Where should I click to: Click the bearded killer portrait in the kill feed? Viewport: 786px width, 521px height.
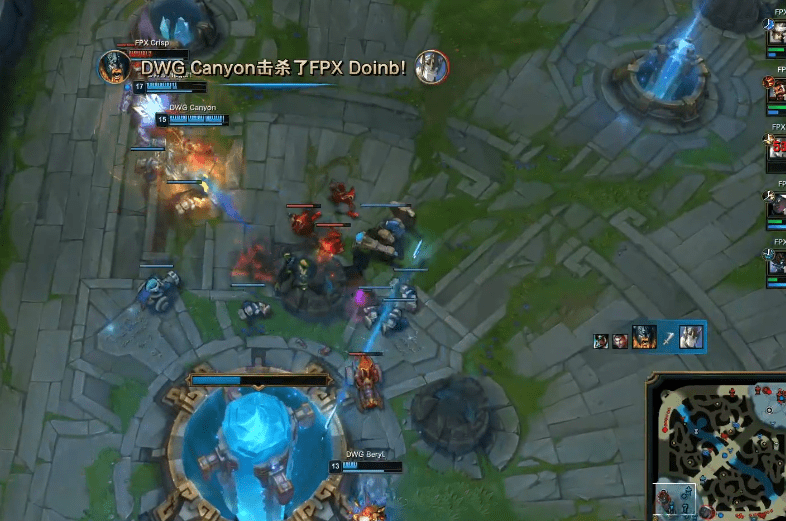pos(644,338)
